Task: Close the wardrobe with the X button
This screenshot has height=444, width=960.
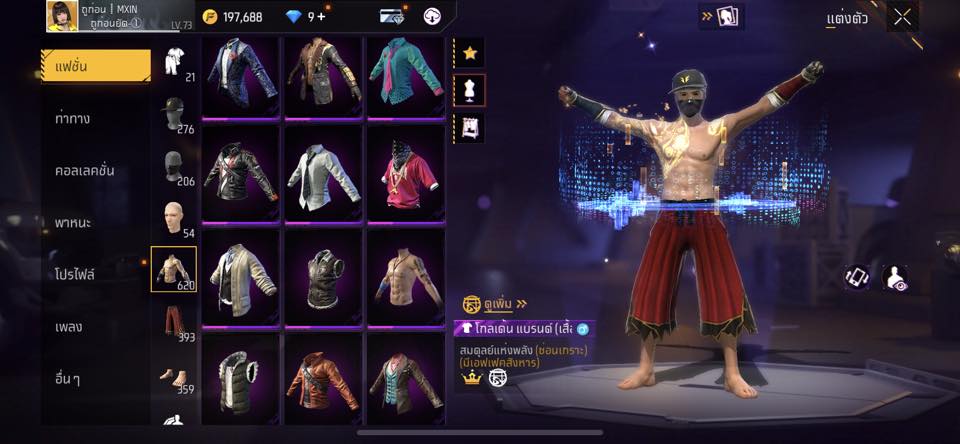Action: pyautogui.click(x=902, y=17)
